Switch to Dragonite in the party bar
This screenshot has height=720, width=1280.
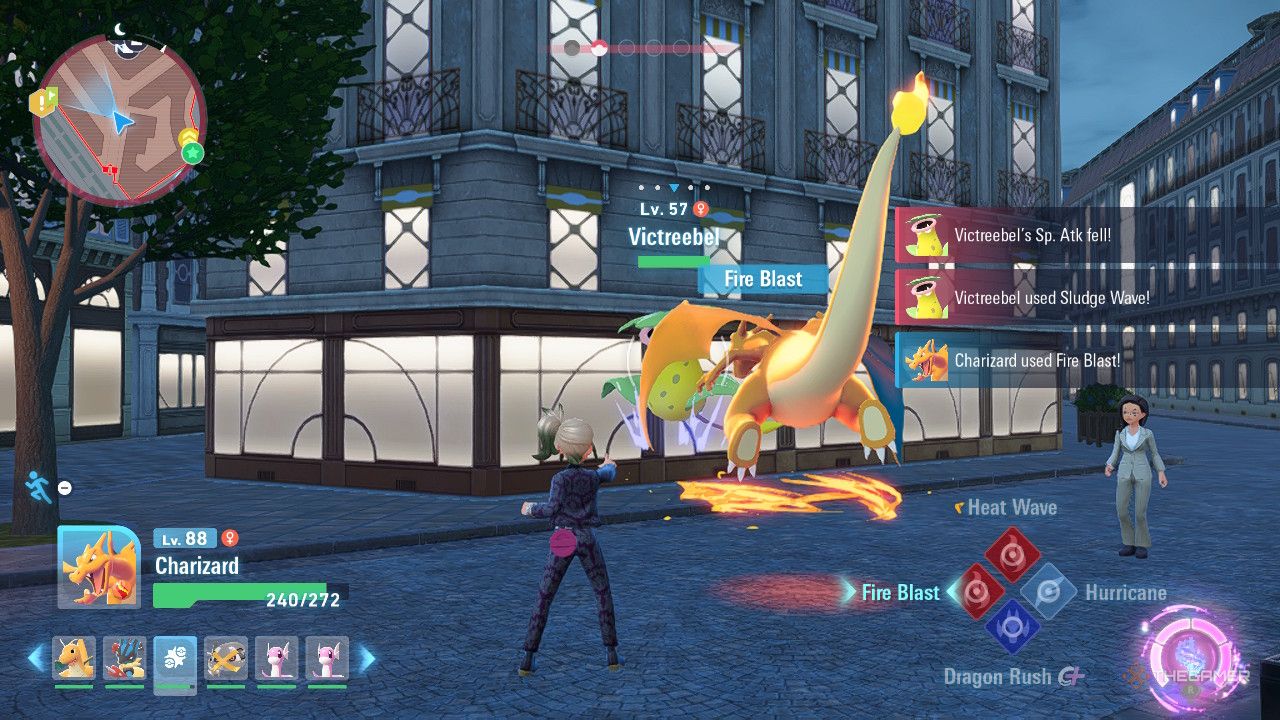pyautogui.click(x=74, y=658)
